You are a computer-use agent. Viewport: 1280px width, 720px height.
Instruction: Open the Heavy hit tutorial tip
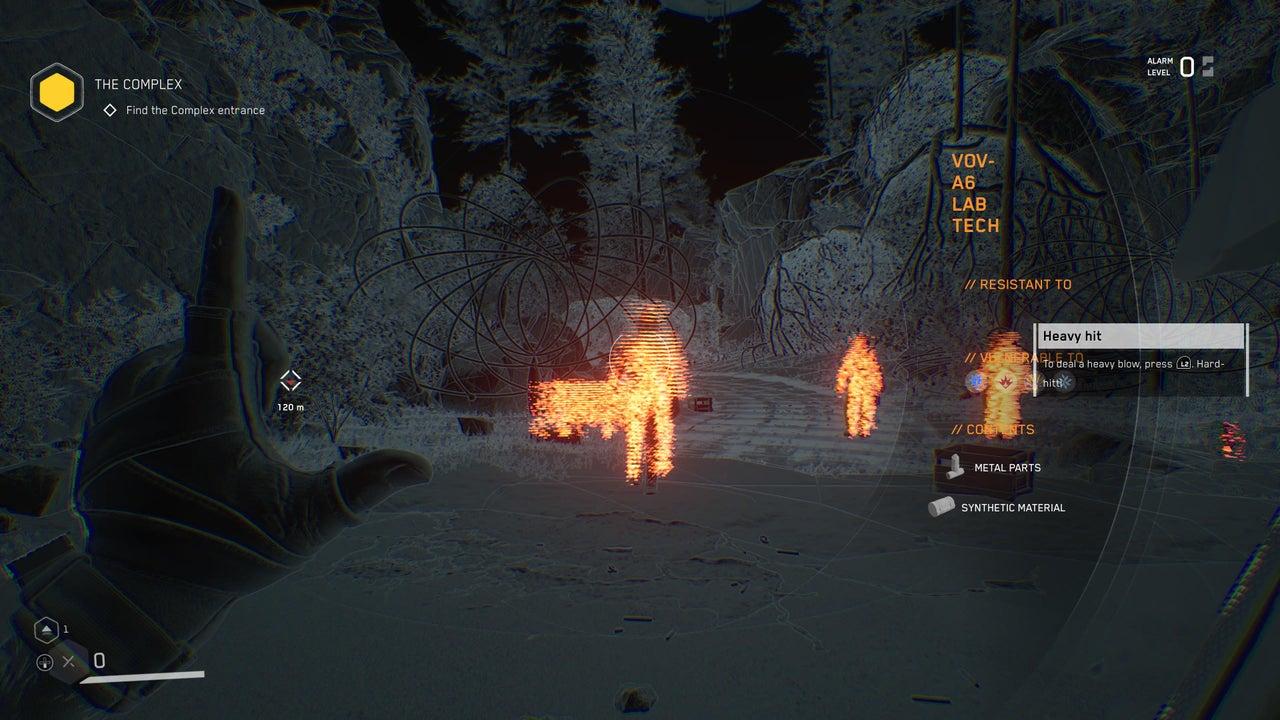coord(1140,337)
